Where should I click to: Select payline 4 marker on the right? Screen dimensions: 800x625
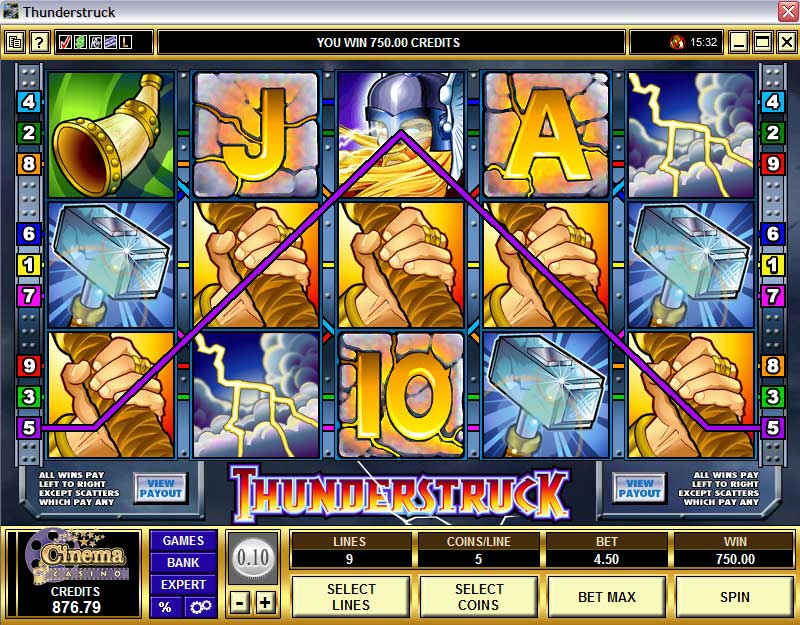point(771,101)
